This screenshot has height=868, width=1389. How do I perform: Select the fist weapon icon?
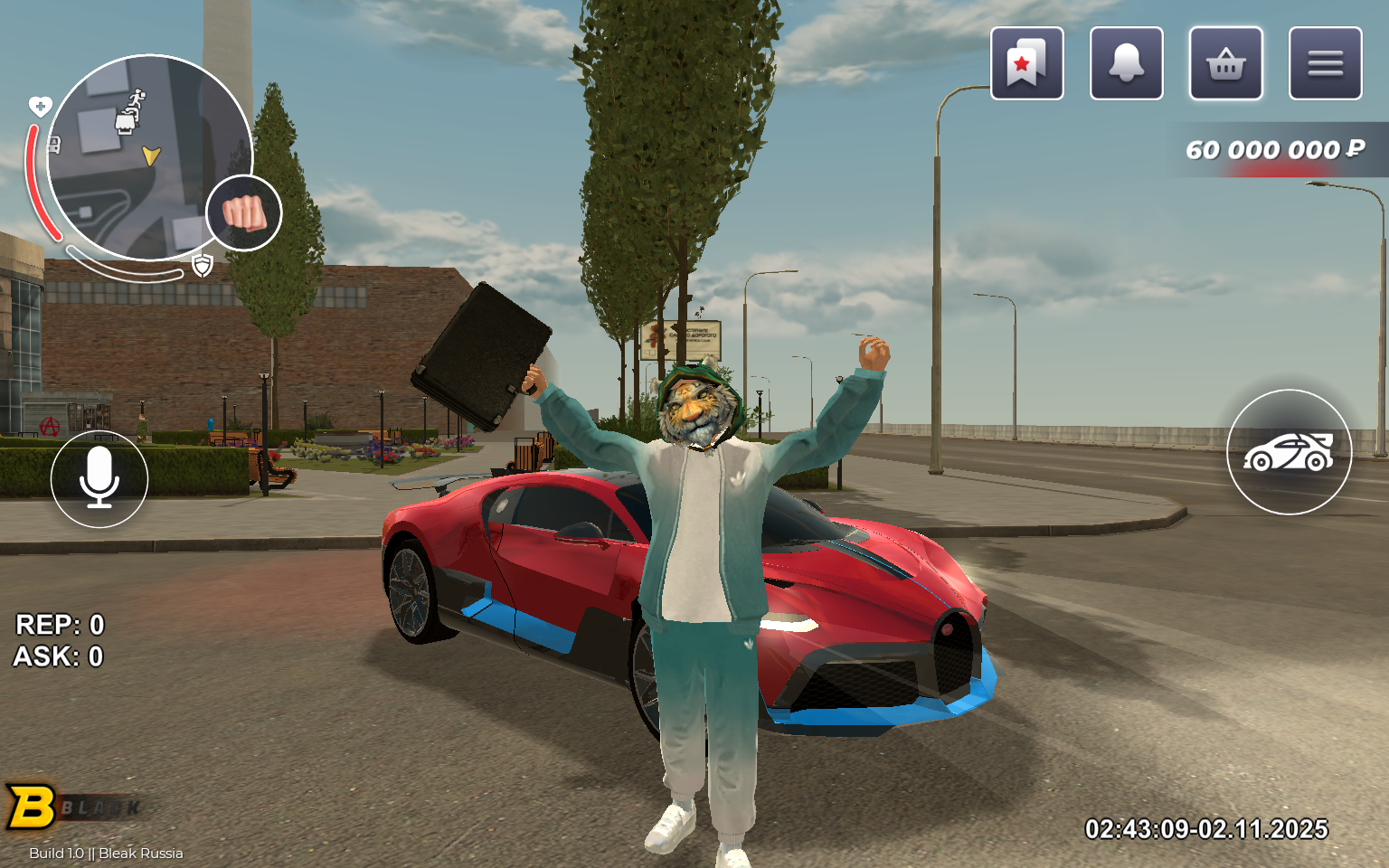(x=244, y=213)
